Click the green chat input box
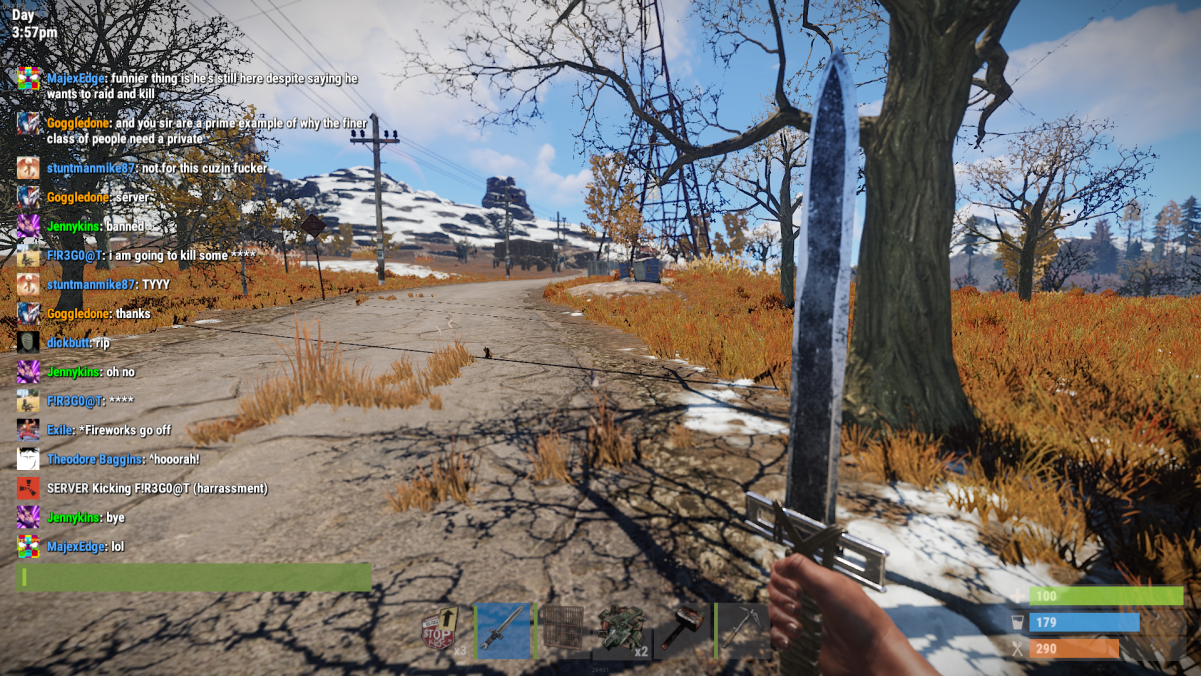 point(194,577)
